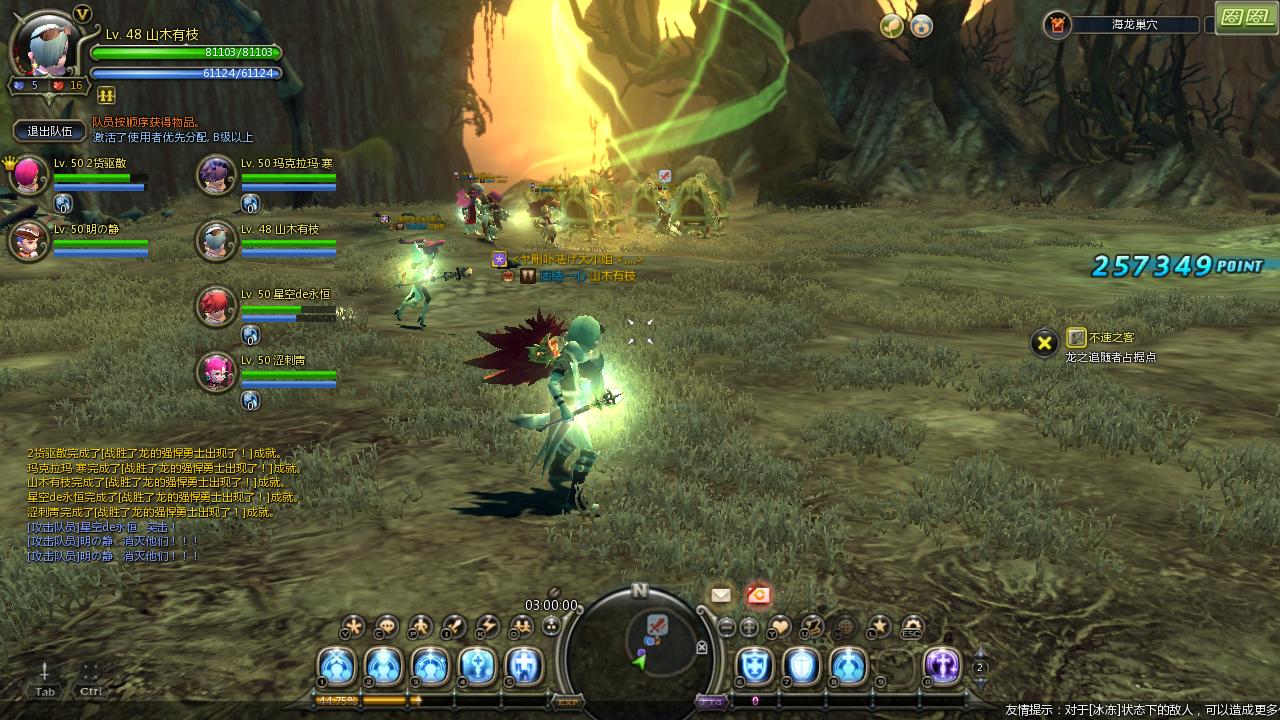Viewport: 1280px width, 720px height.
Task: Open the star menu icon
Action: point(879,627)
